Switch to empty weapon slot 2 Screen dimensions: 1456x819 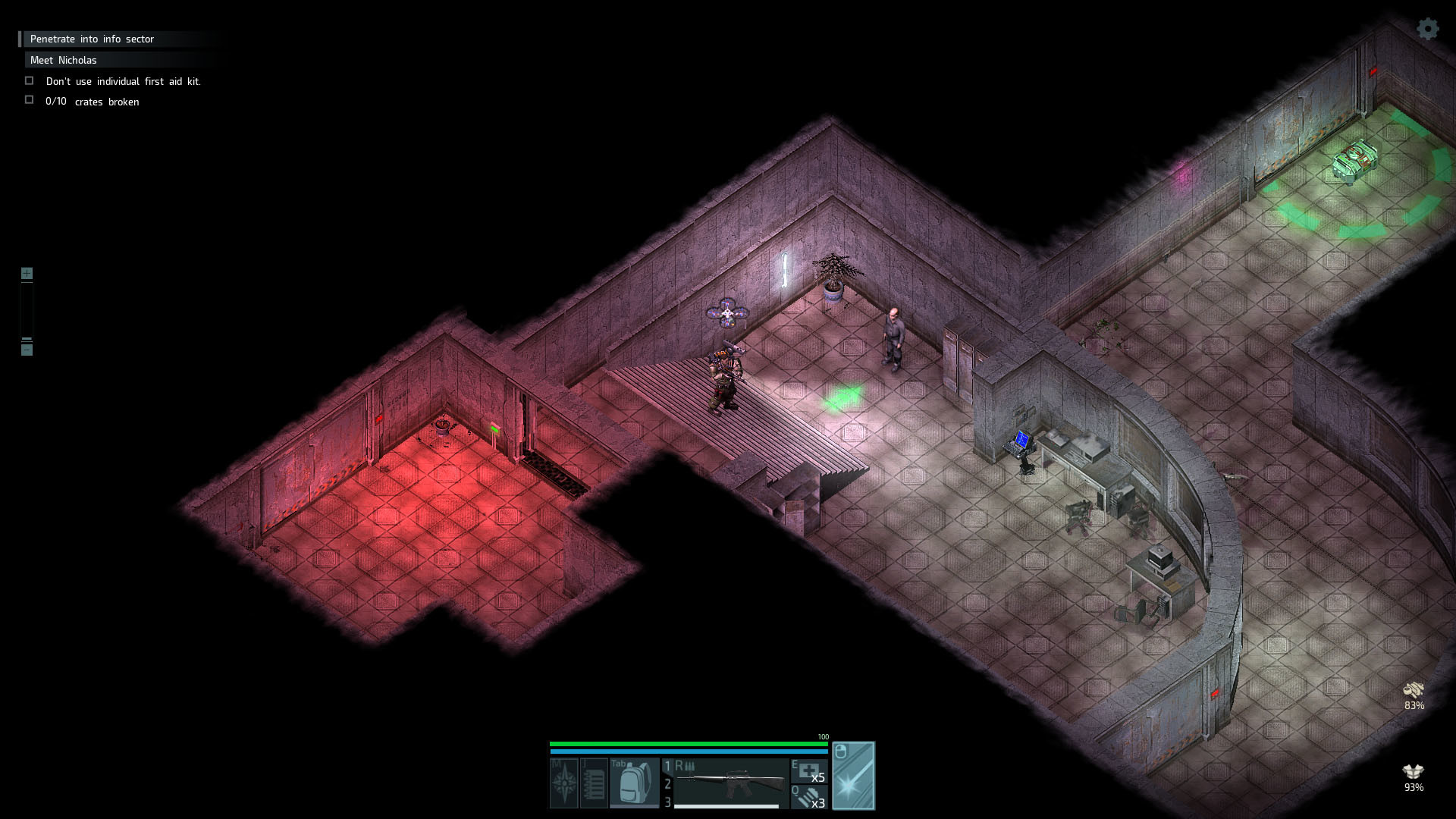(x=667, y=785)
